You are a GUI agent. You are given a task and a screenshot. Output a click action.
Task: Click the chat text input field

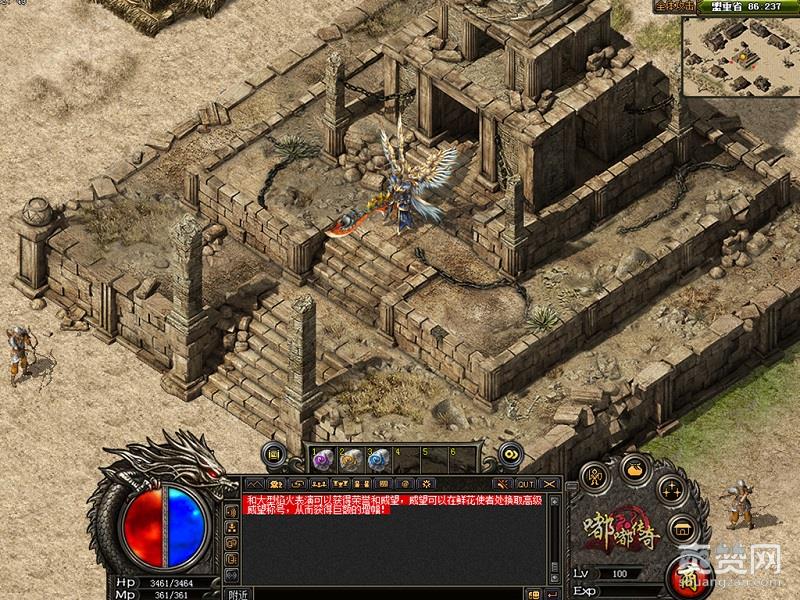click(400, 593)
